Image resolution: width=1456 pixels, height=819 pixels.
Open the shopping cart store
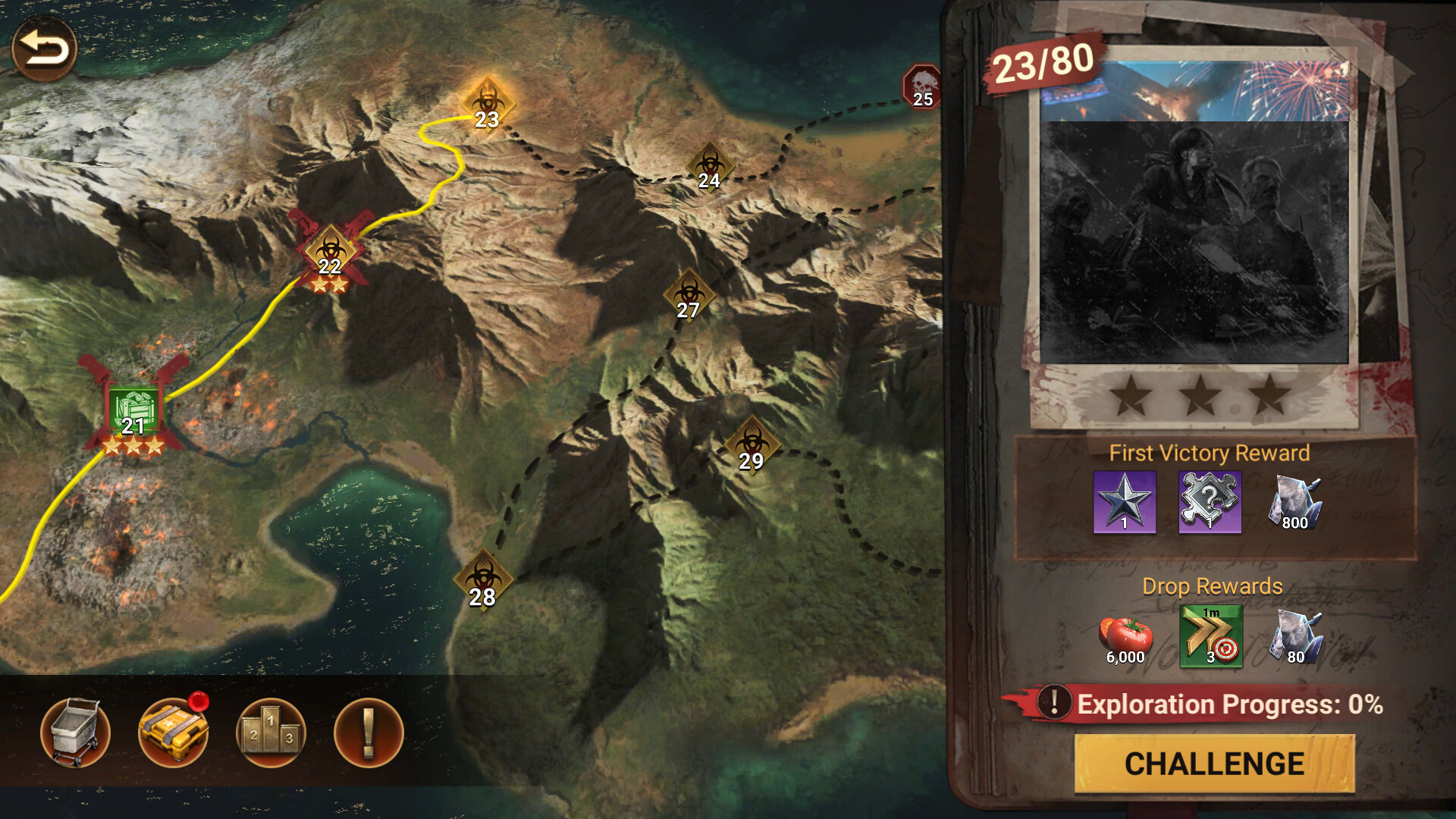[75, 730]
